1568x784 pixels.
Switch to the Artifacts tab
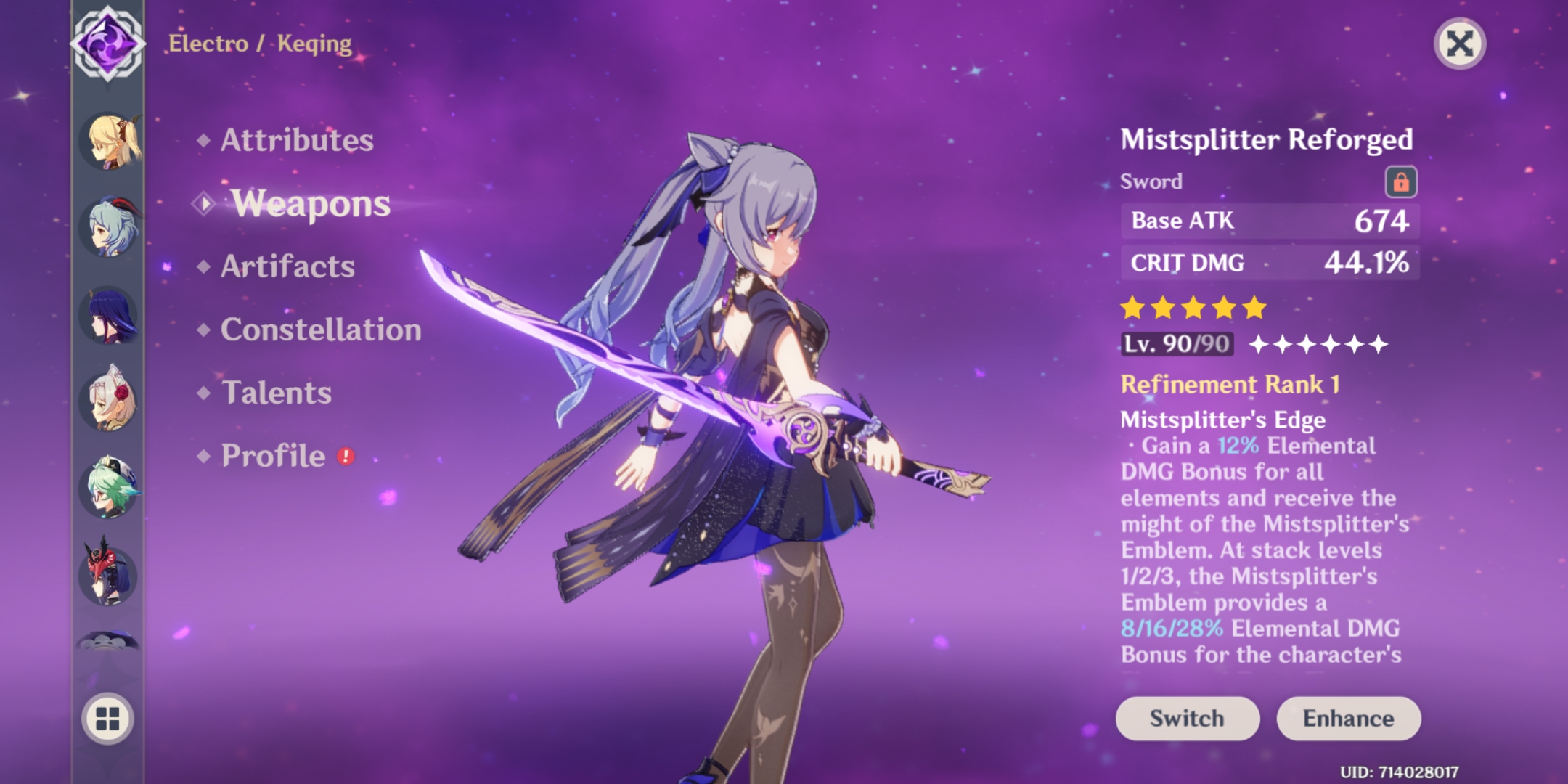point(287,267)
